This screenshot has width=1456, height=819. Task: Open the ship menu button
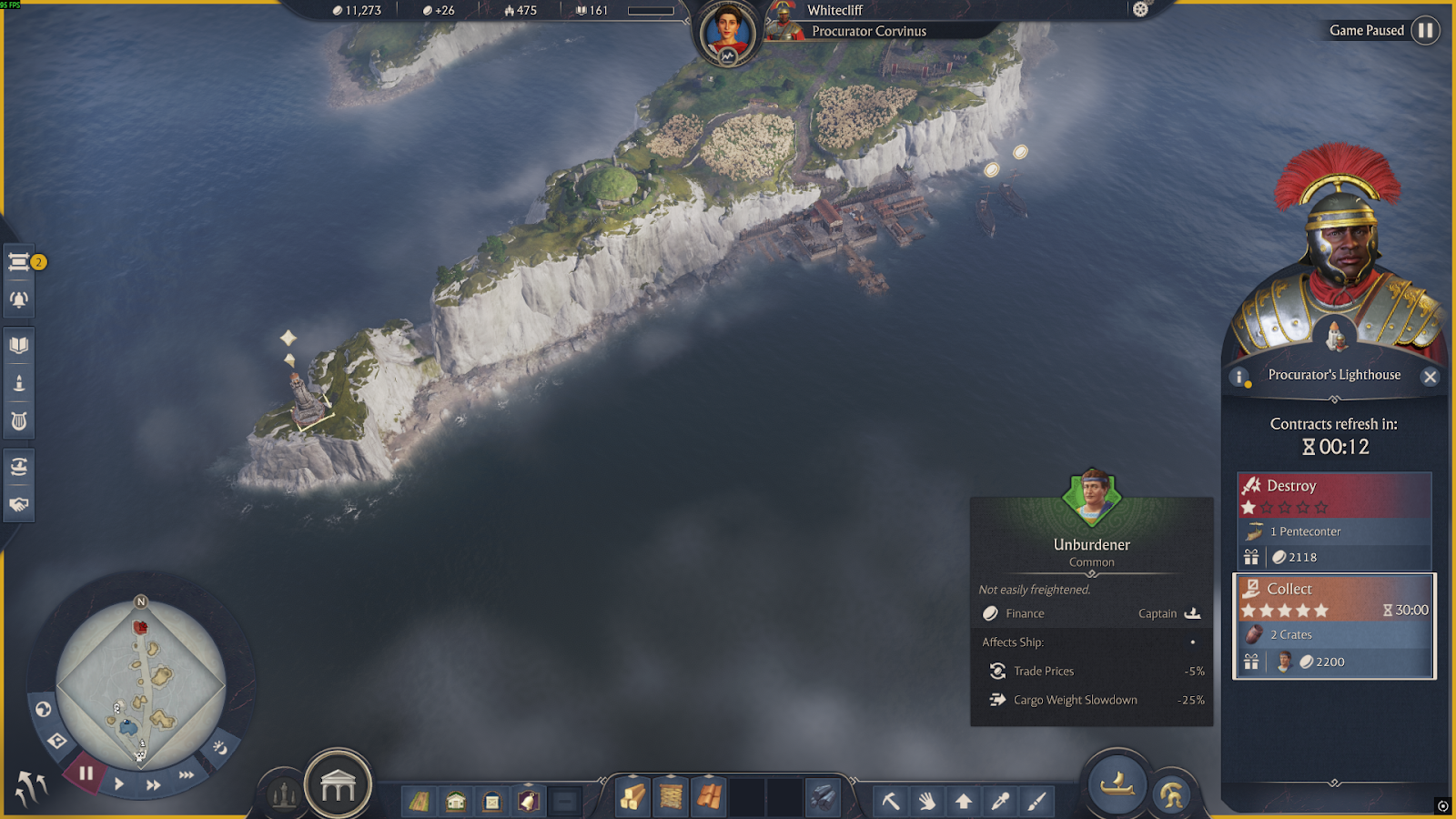pos(1117,784)
